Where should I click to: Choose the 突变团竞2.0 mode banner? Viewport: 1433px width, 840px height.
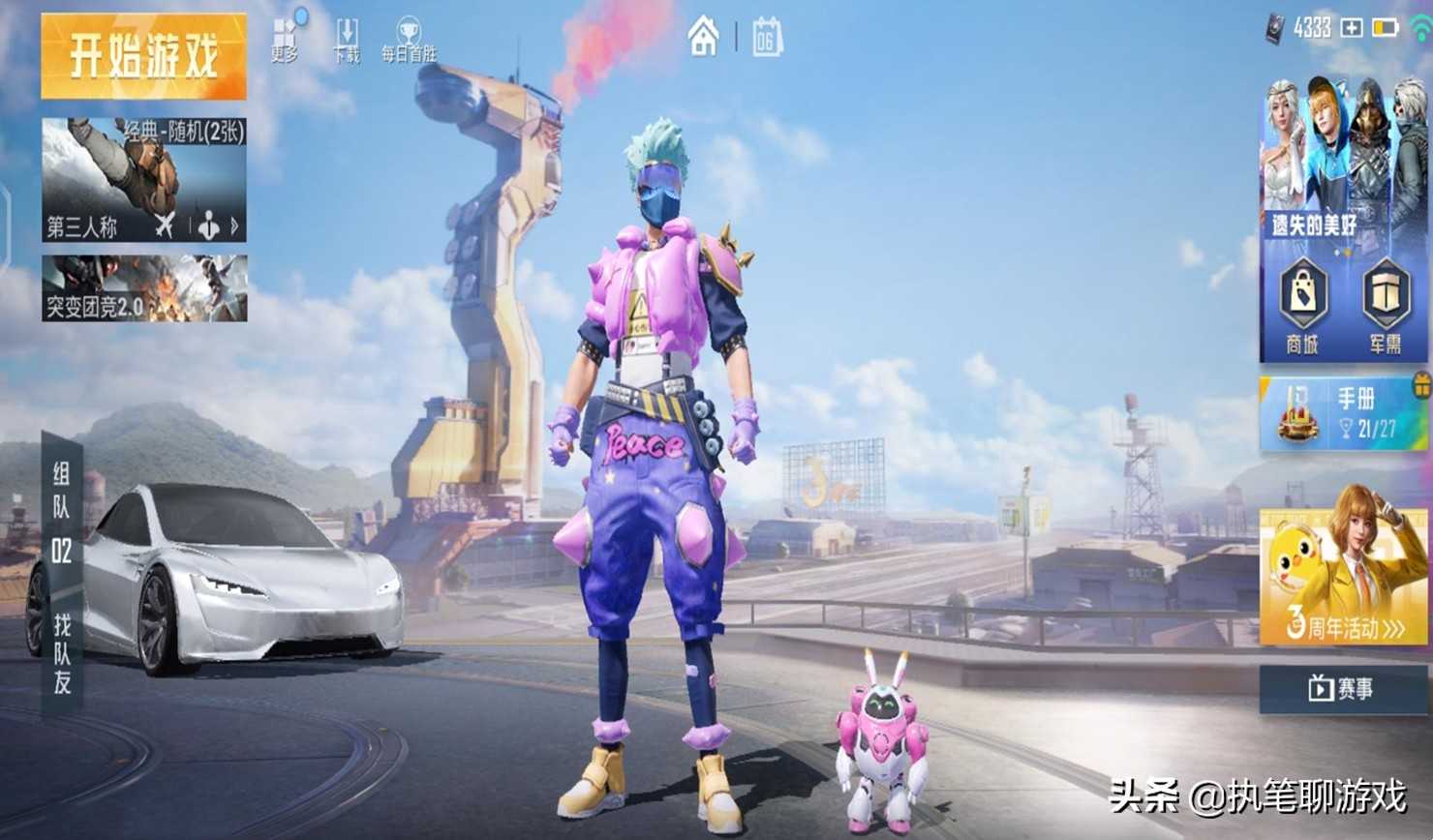click(143, 288)
